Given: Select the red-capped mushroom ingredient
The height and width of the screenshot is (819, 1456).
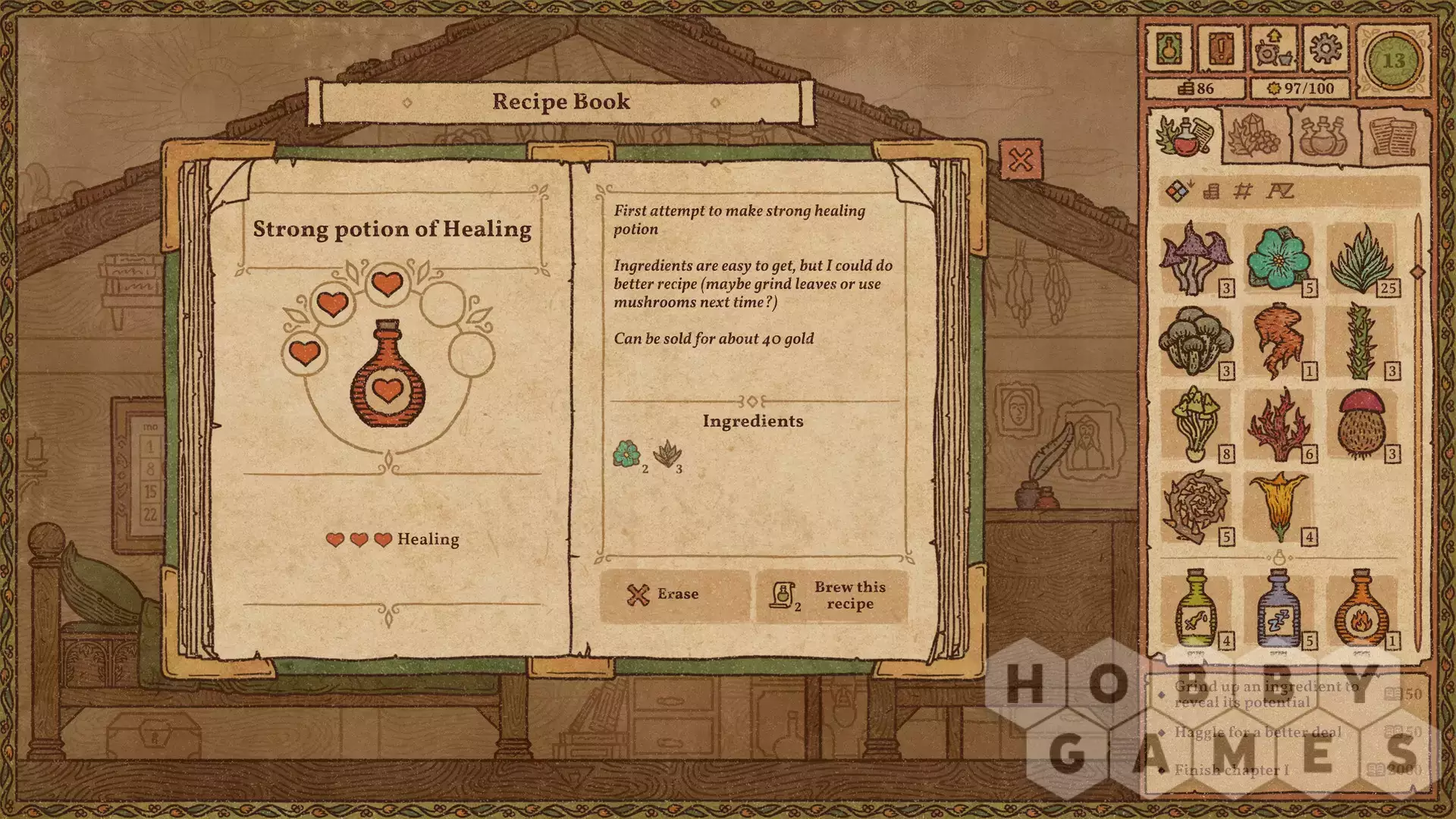Looking at the screenshot, I should (x=1362, y=424).
